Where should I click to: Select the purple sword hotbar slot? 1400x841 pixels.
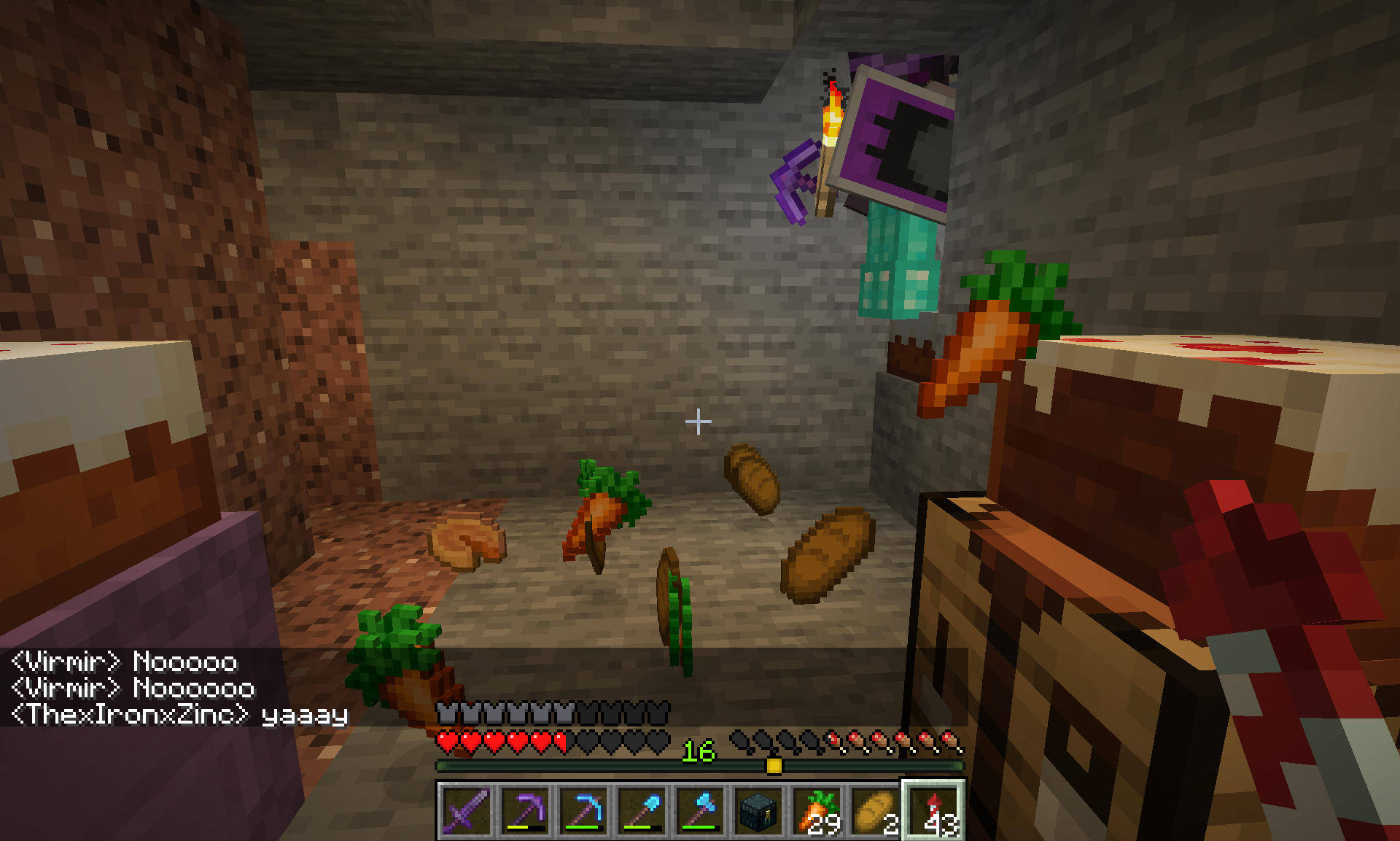coord(467,810)
